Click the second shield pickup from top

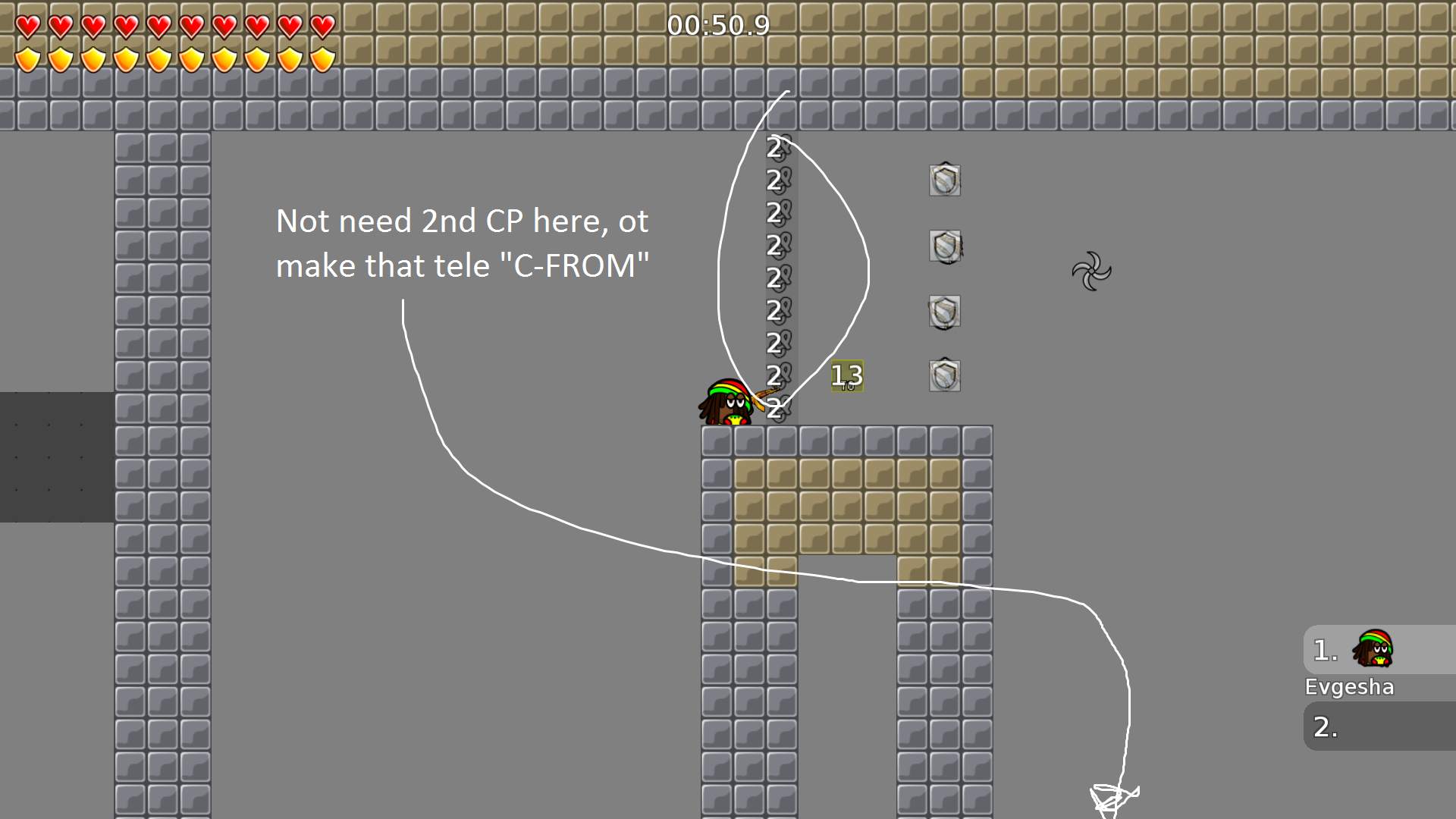pyautogui.click(x=944, y=246)
